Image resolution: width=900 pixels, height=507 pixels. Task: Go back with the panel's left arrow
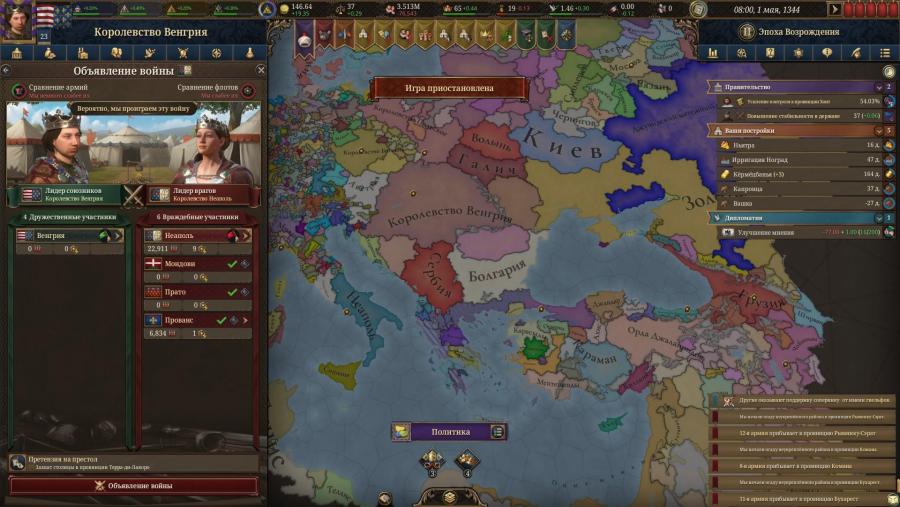pyautogui.click(x=8, y=71)
